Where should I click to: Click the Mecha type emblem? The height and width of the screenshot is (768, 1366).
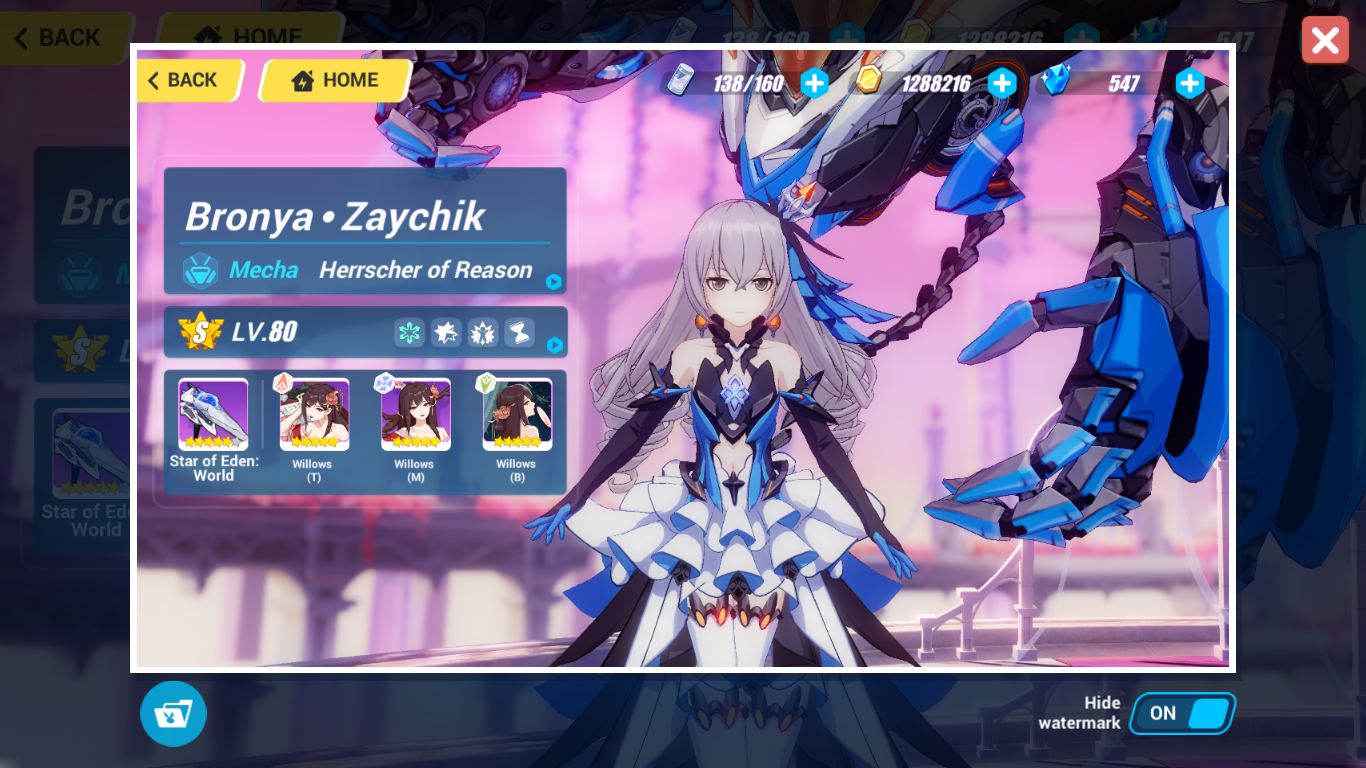pos(202,270)
